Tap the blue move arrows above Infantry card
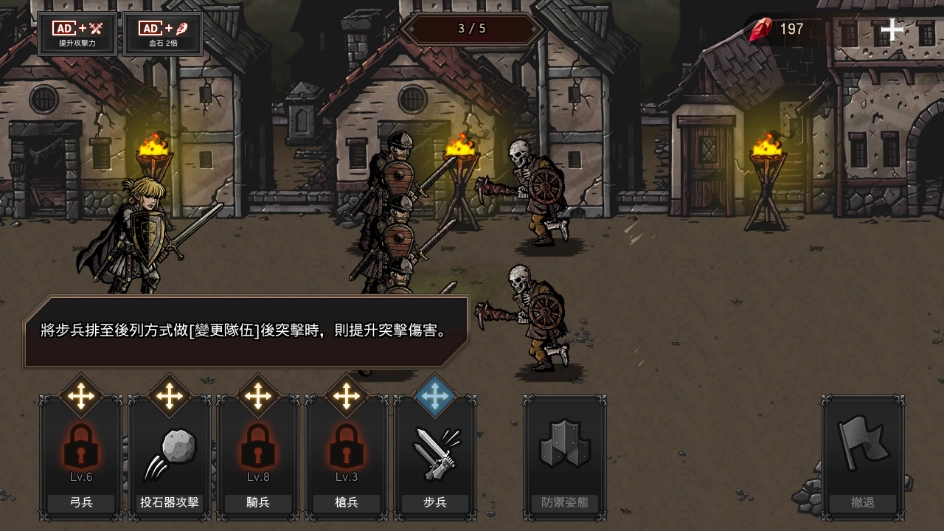 [x=434, y=396]
